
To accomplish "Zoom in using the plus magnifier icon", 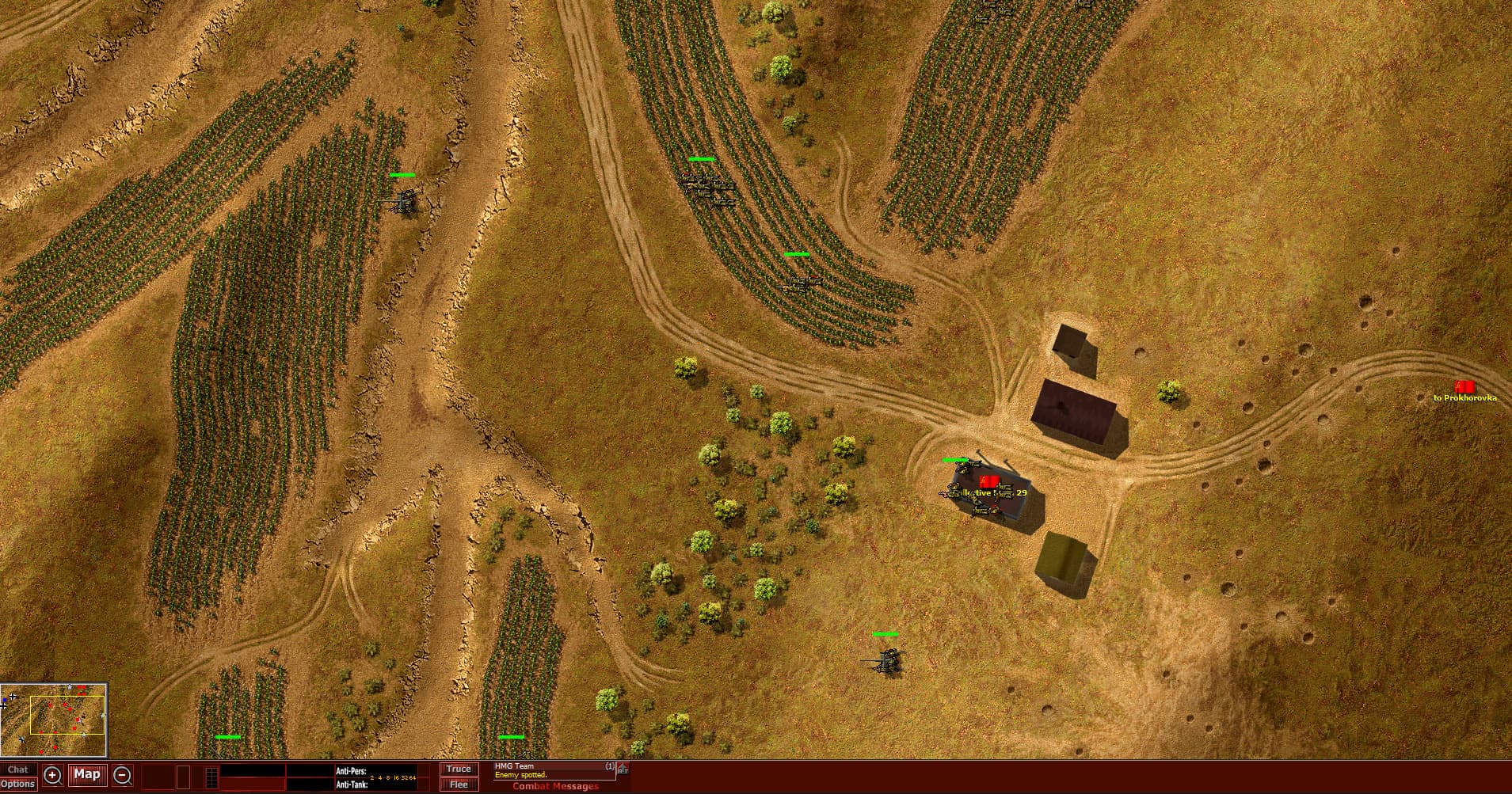I will point(51,774).
